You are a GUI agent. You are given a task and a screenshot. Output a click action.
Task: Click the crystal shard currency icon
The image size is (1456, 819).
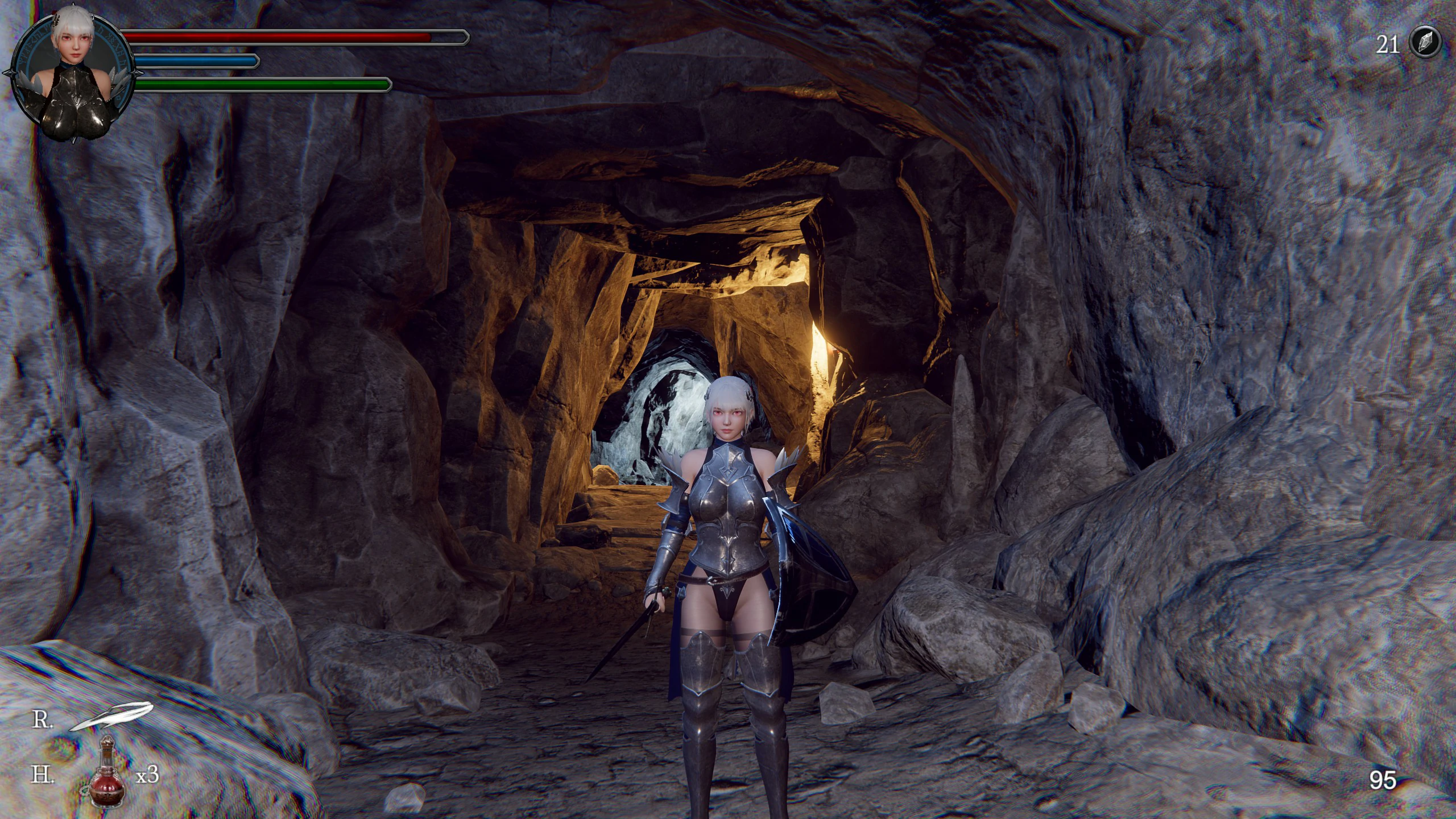1425,42
